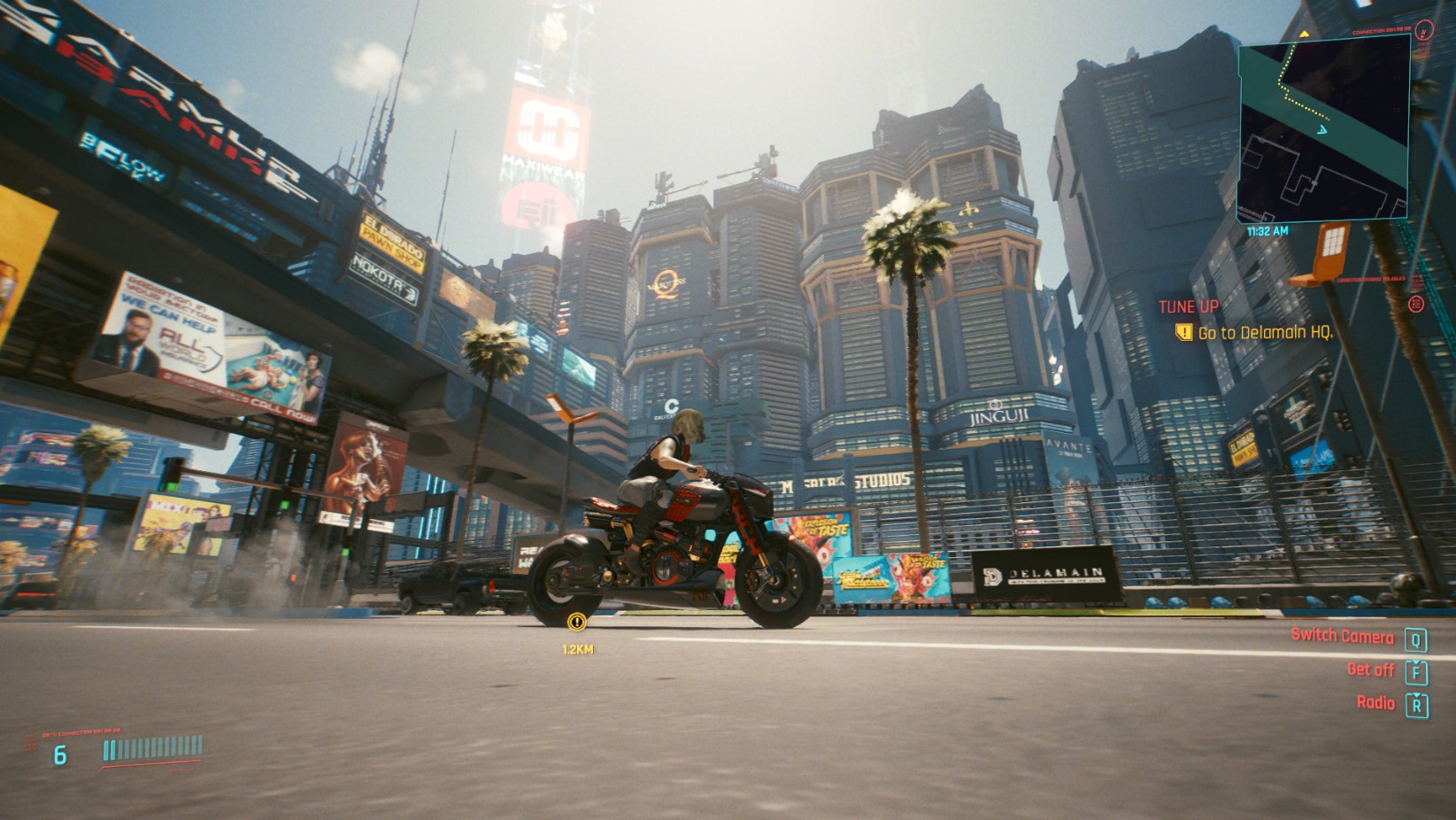Select the Tune Up quest title
Screen dimensions: 1456x820
(1189, 306)
